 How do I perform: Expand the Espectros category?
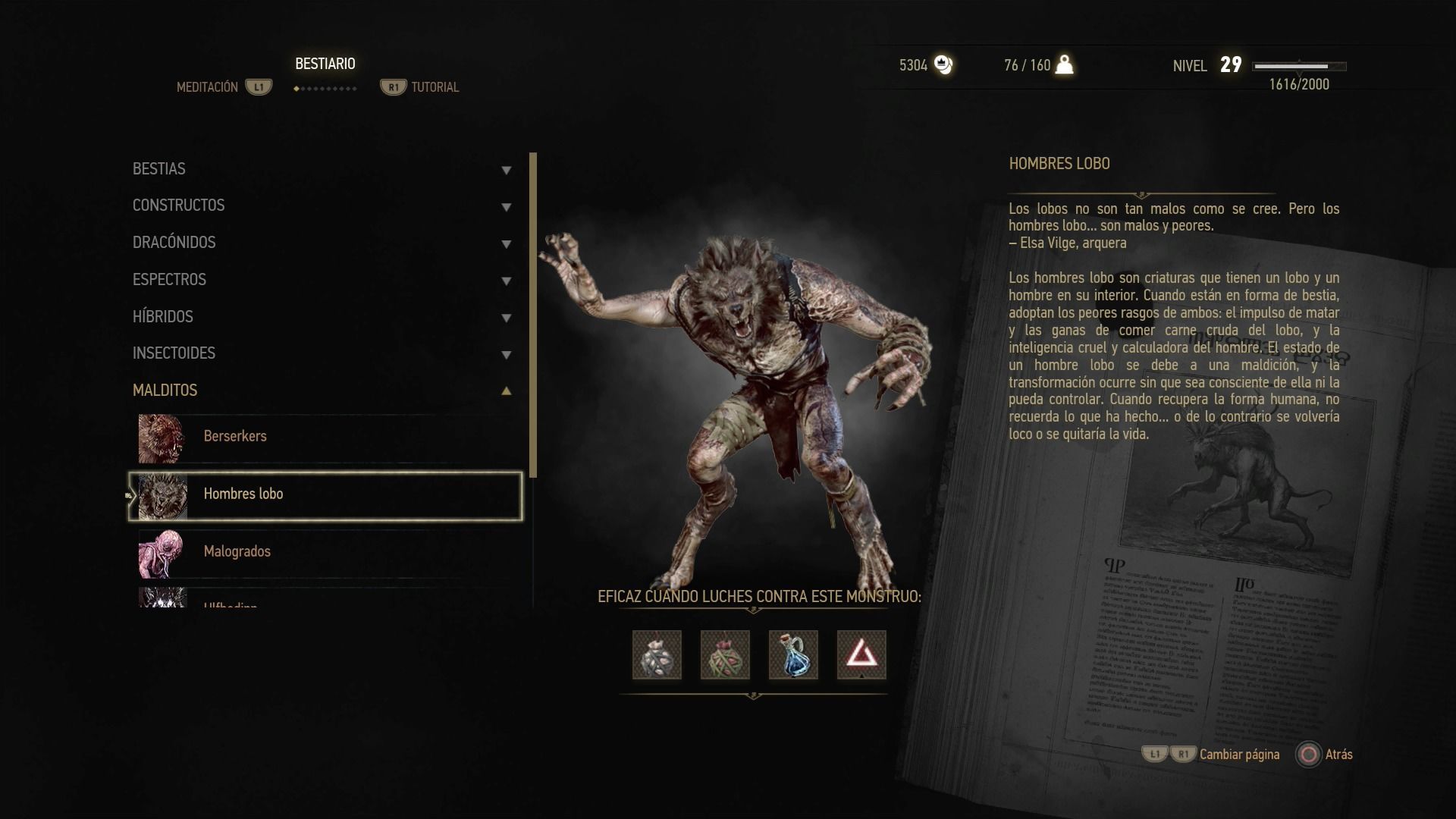[322, 280]
